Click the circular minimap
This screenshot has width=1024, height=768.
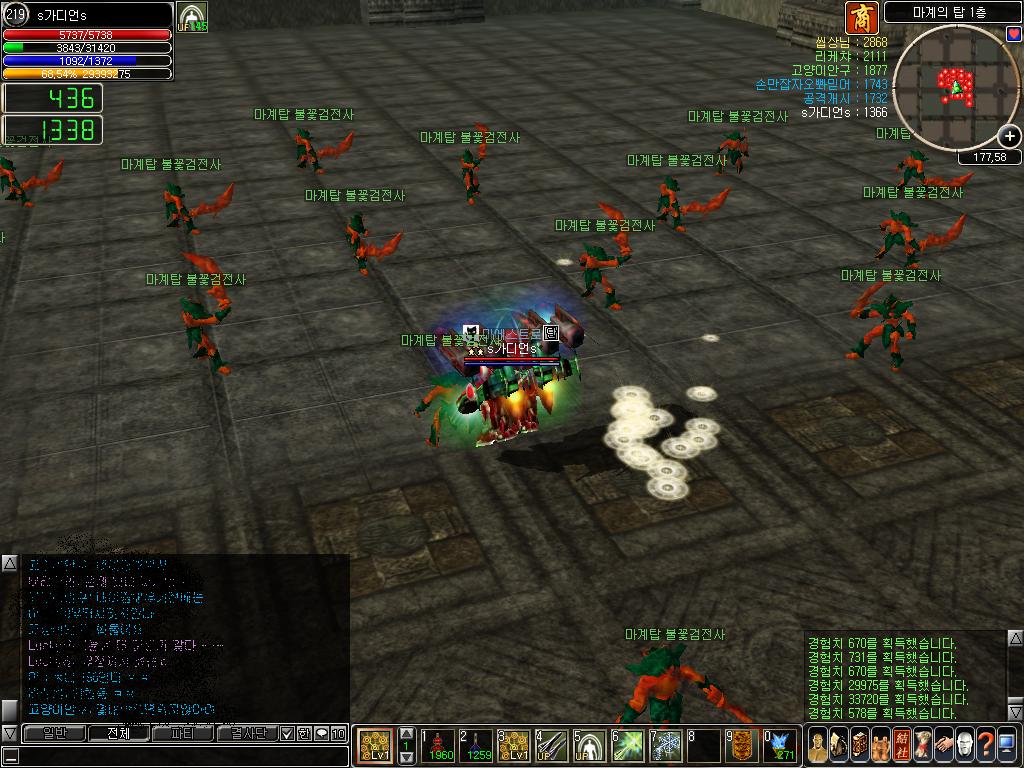[x=955, y=88]
